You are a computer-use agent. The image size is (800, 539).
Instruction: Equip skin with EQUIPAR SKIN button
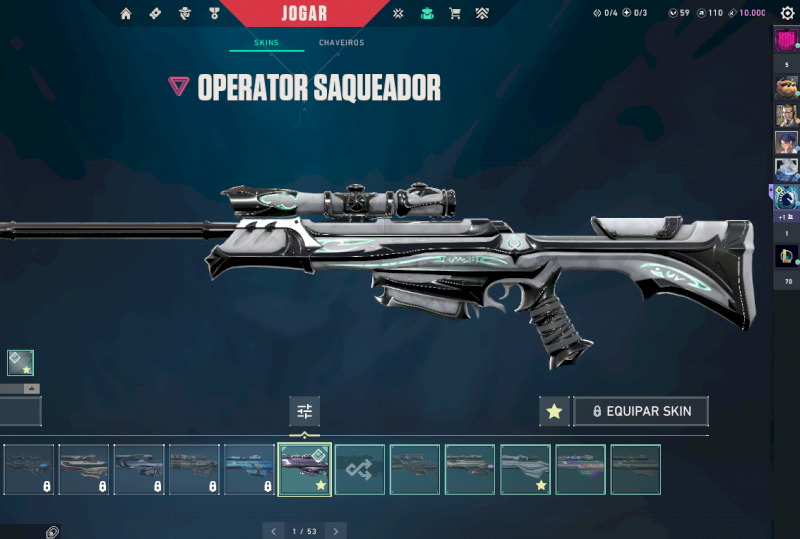pos(640,411)
